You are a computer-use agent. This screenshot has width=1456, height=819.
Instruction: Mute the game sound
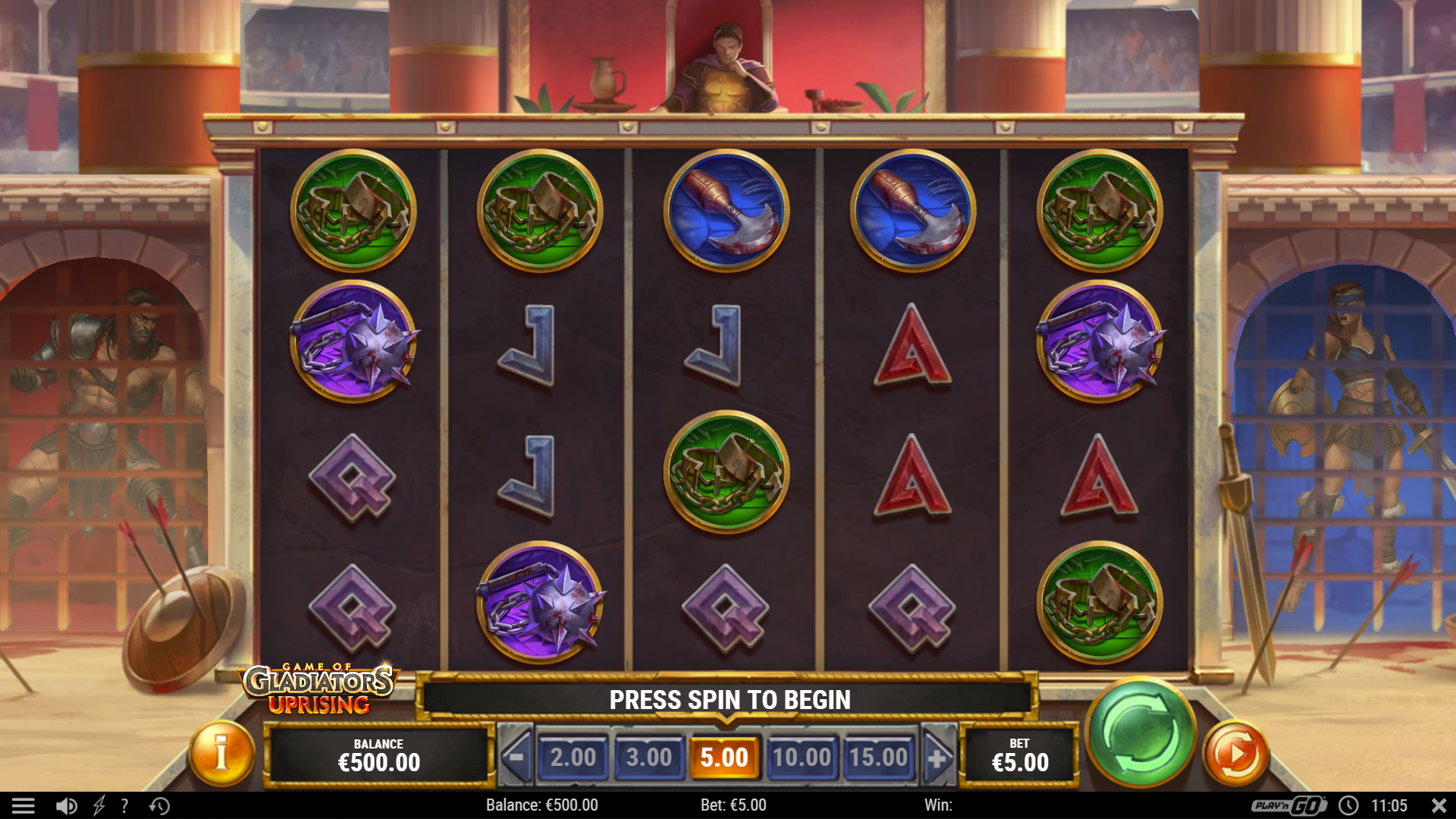tap(67, 805)
